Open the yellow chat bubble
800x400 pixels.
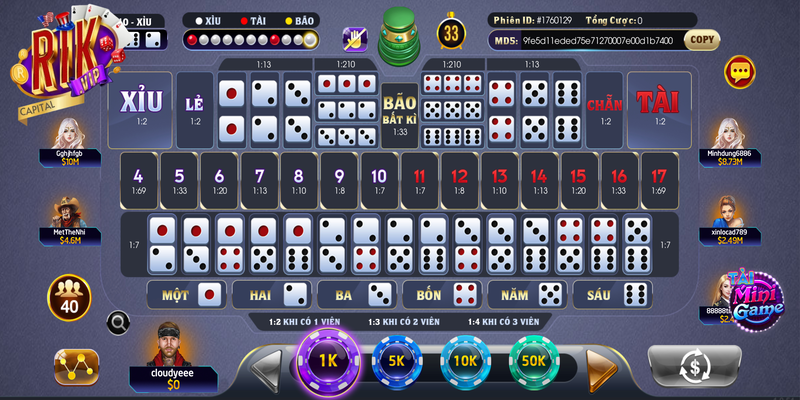[741, 70]
